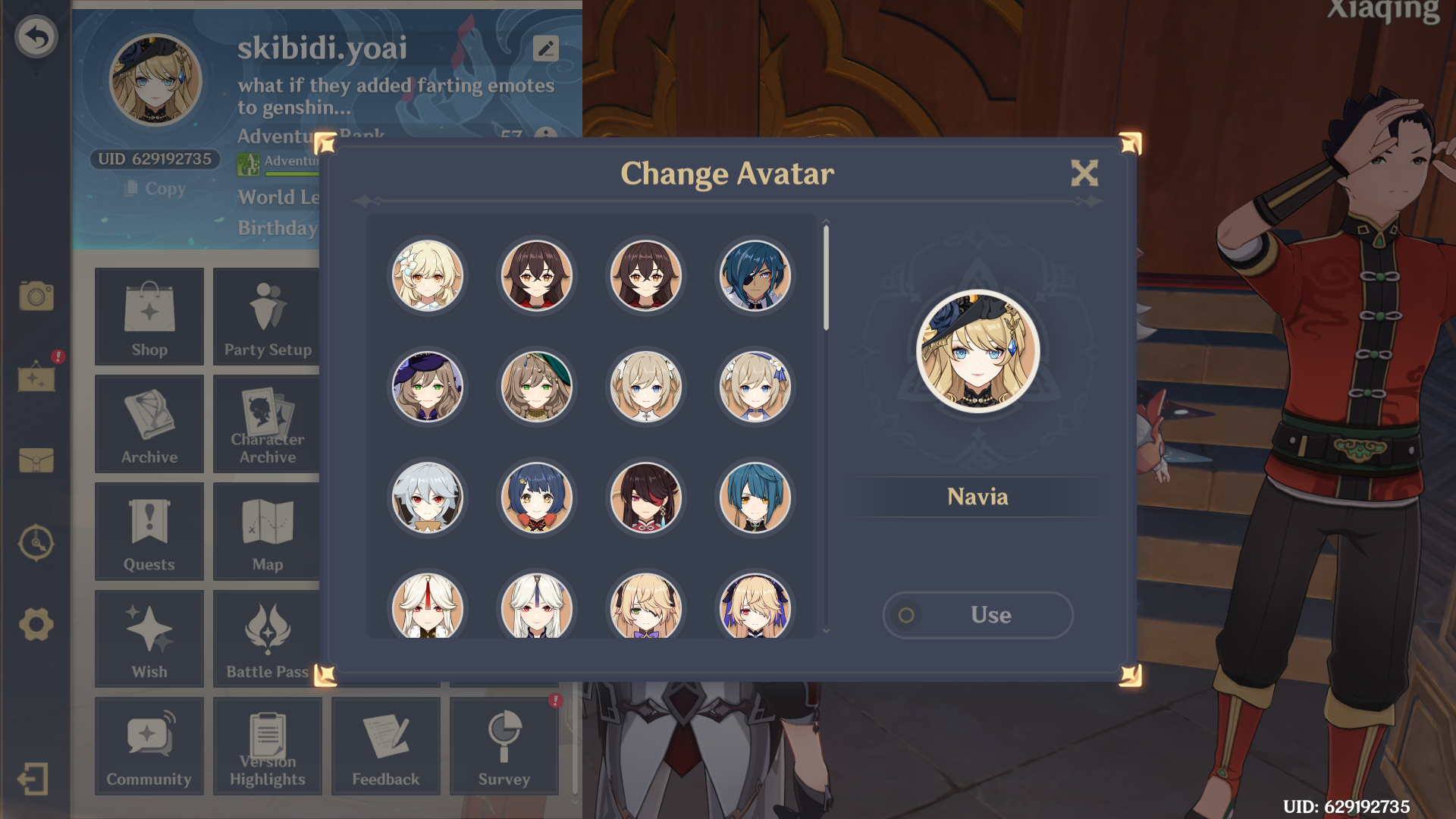Open the Map
1456x819 pixels.
tap(268, 531)
